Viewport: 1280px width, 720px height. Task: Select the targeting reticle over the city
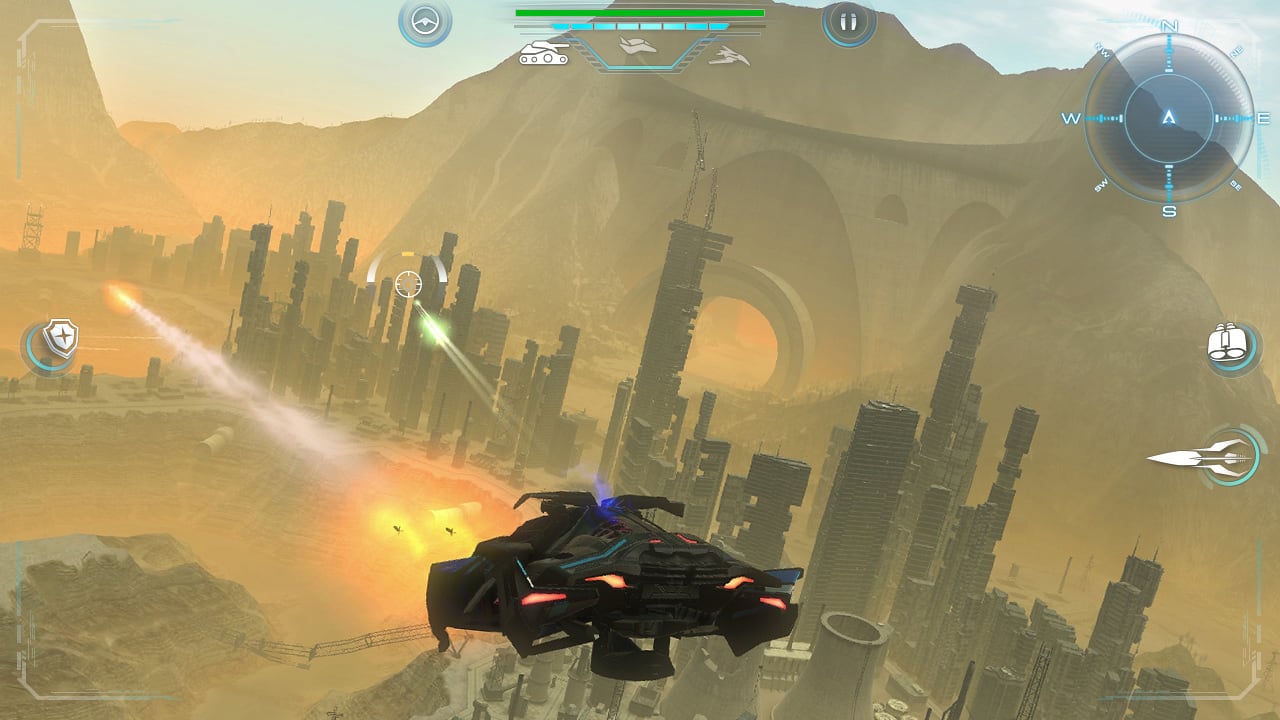[410, 286]
